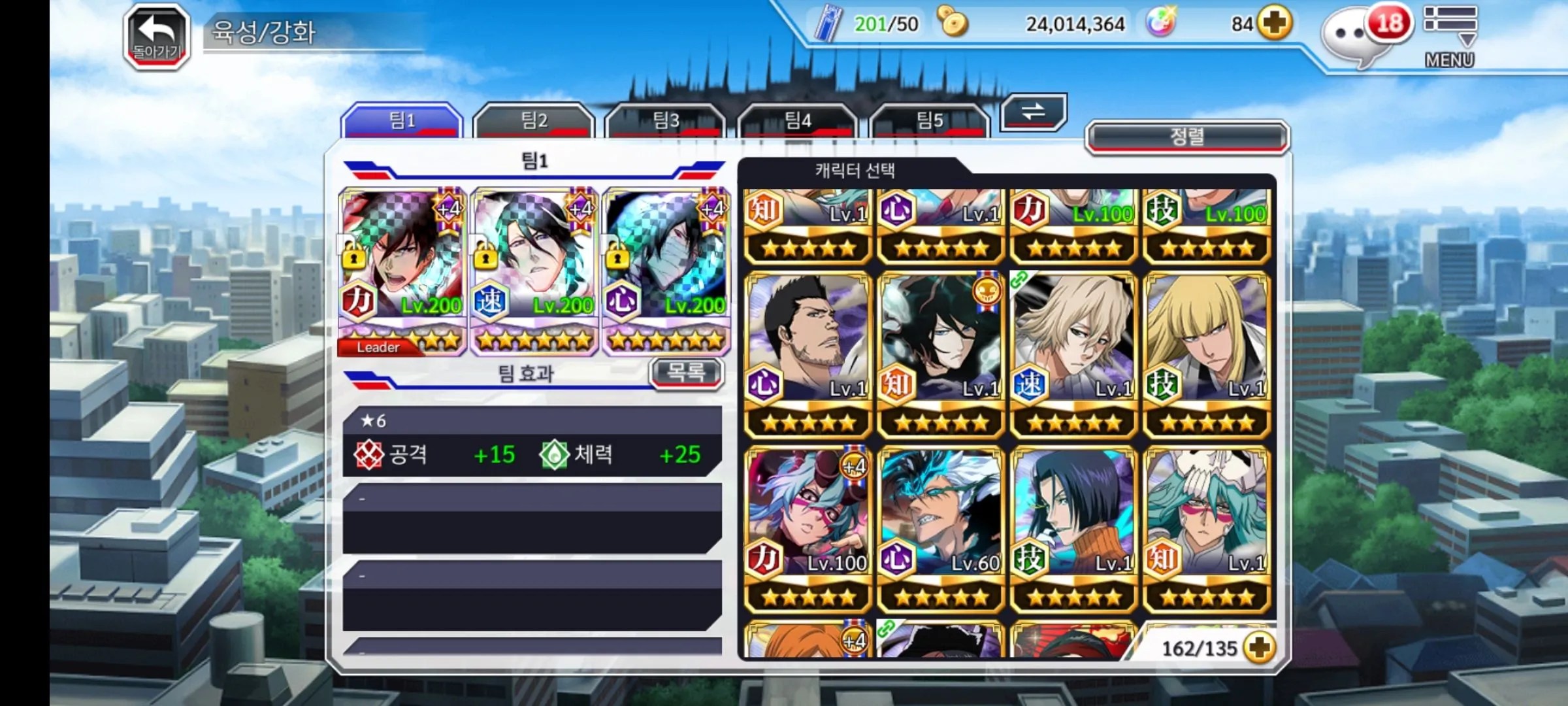Switch to the 팀2 tab
The image size is (1568, 706).
tap(533, 120)
